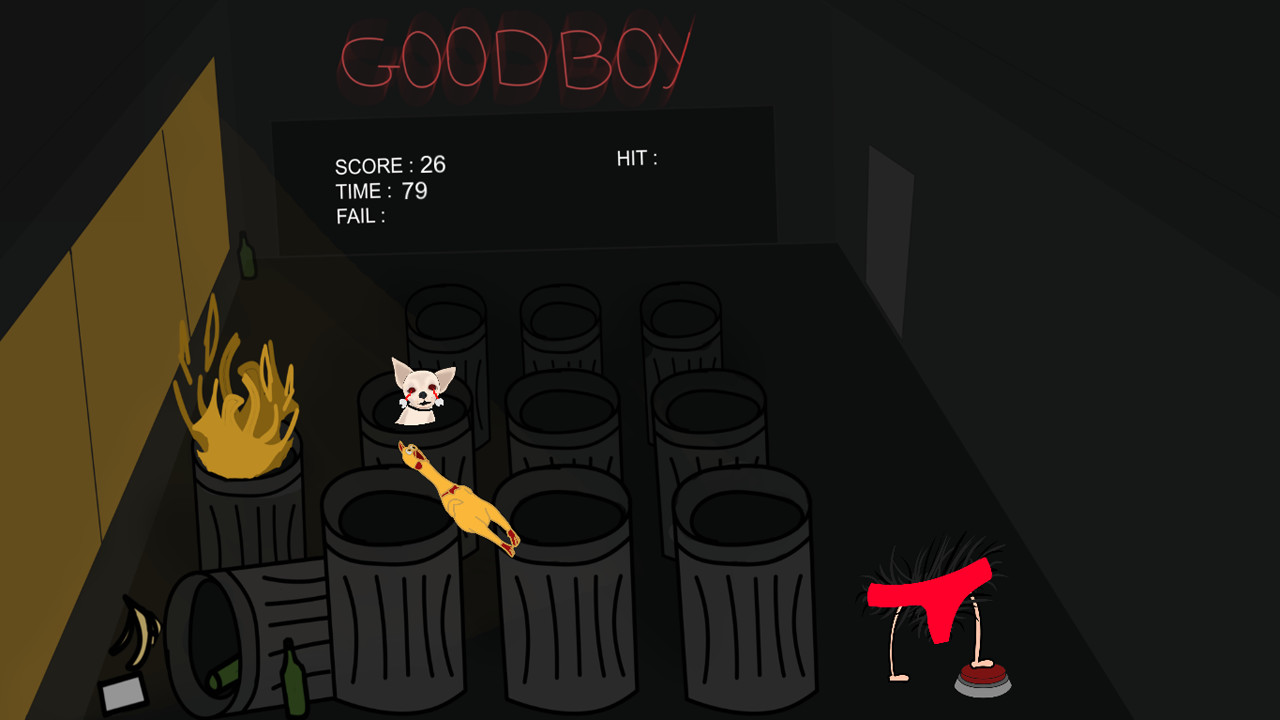This screenshot has height=720, width=1280.
Task: Select the white paper scrap near the bottom
Action: click(123, 692)
